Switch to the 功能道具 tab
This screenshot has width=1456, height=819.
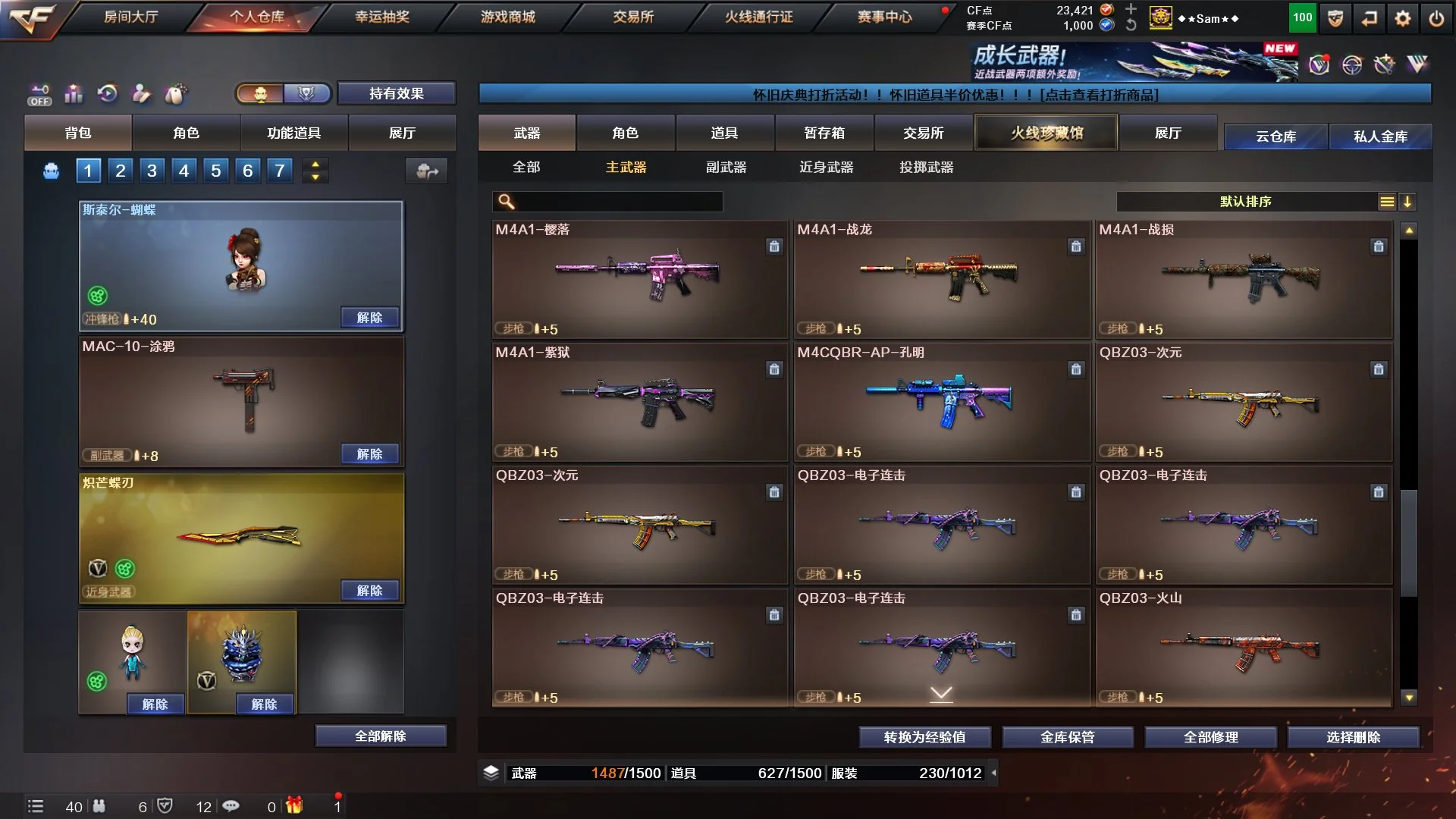coord(293,133)
